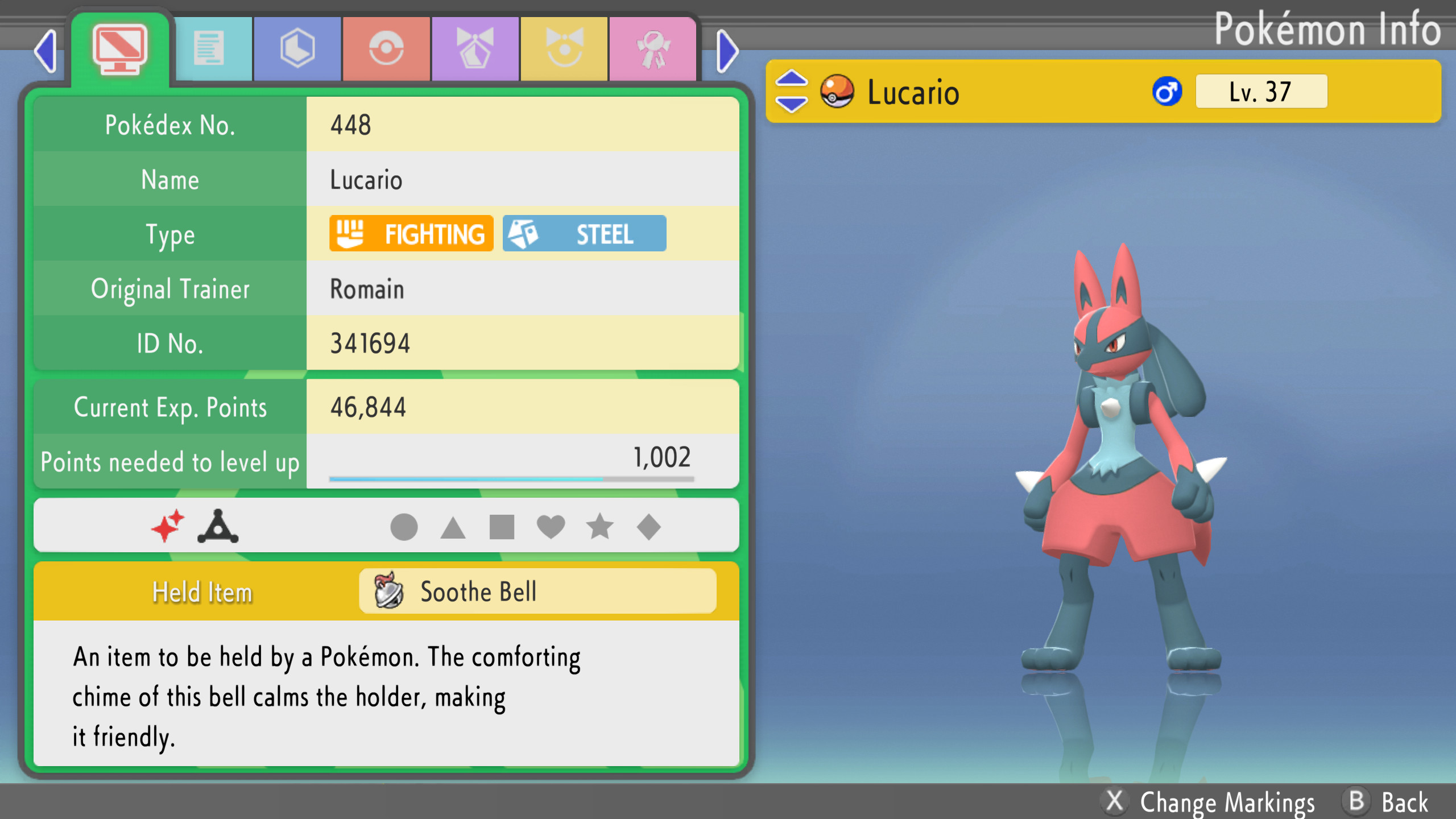Click the right page navigation arrow
This screenshot has height=819, width=1456.
click(x=726, y=51)
